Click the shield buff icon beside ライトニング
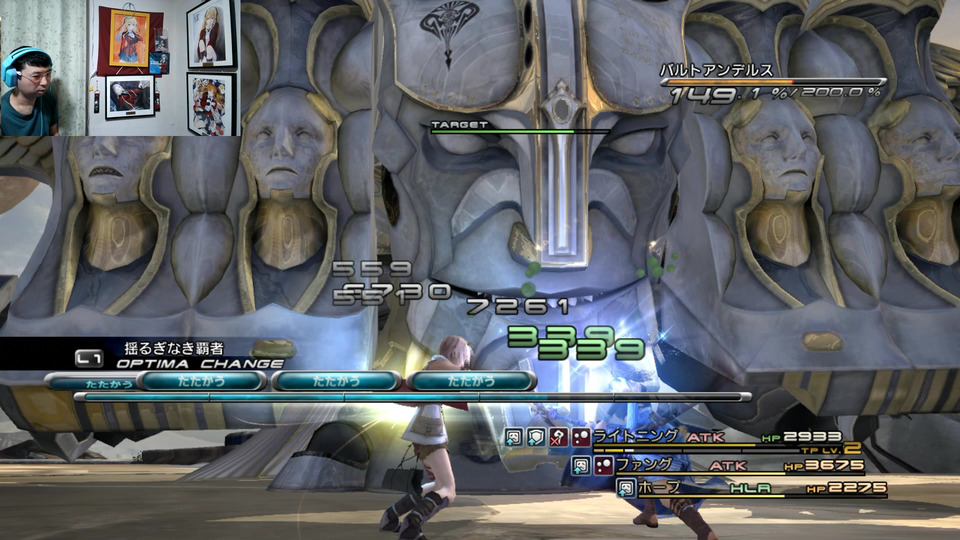This screenshot has width=960, height=540. pos(535,437)
